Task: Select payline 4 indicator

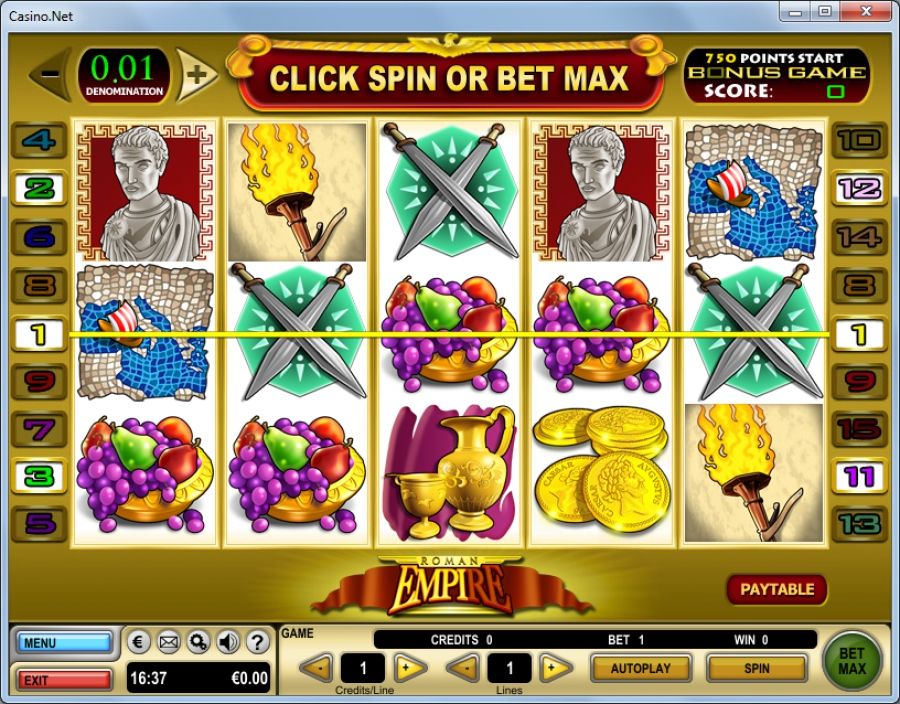Action: (x=39, y=140)
